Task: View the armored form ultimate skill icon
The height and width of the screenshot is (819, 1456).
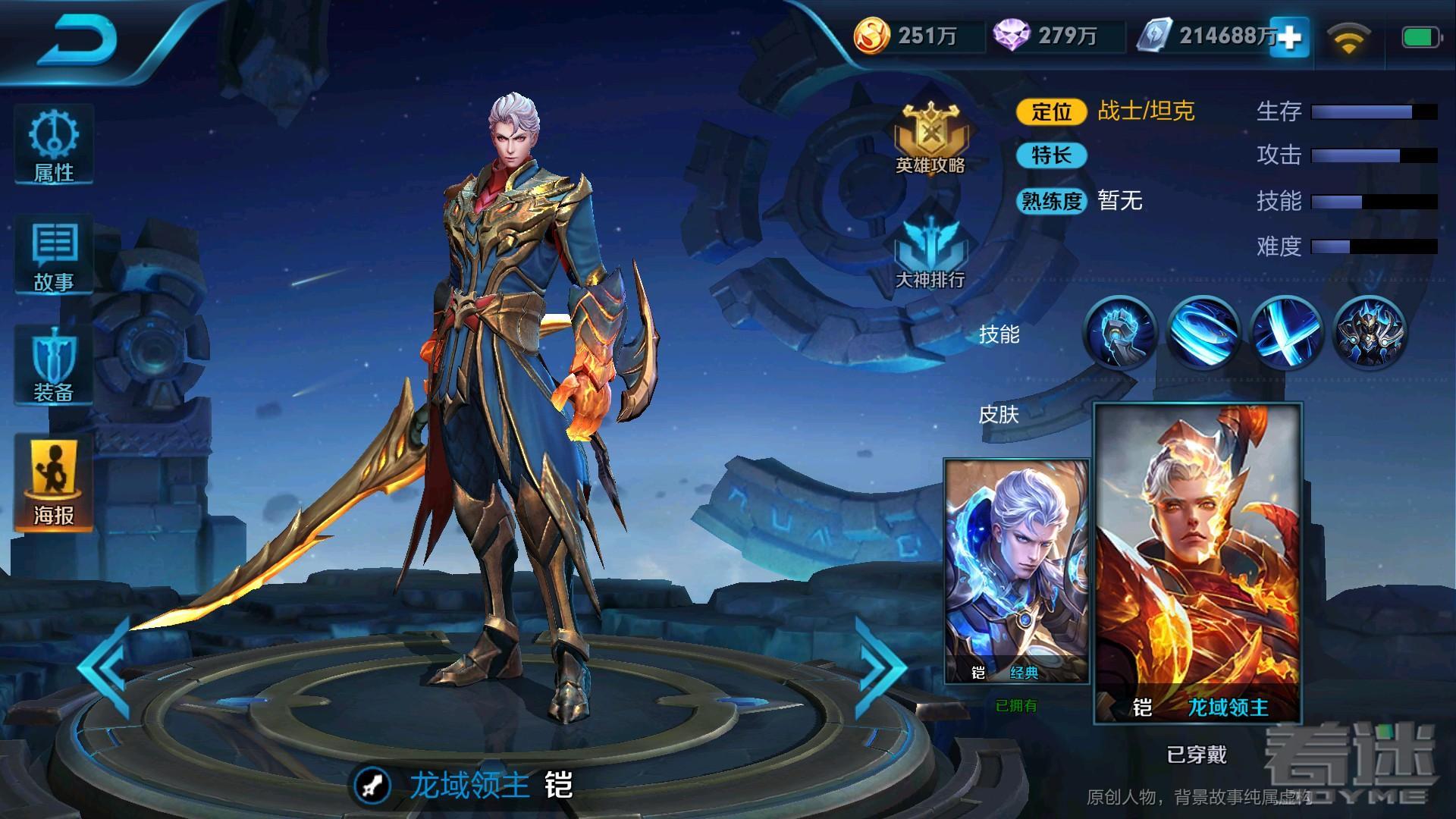Action: [1370, 332]
